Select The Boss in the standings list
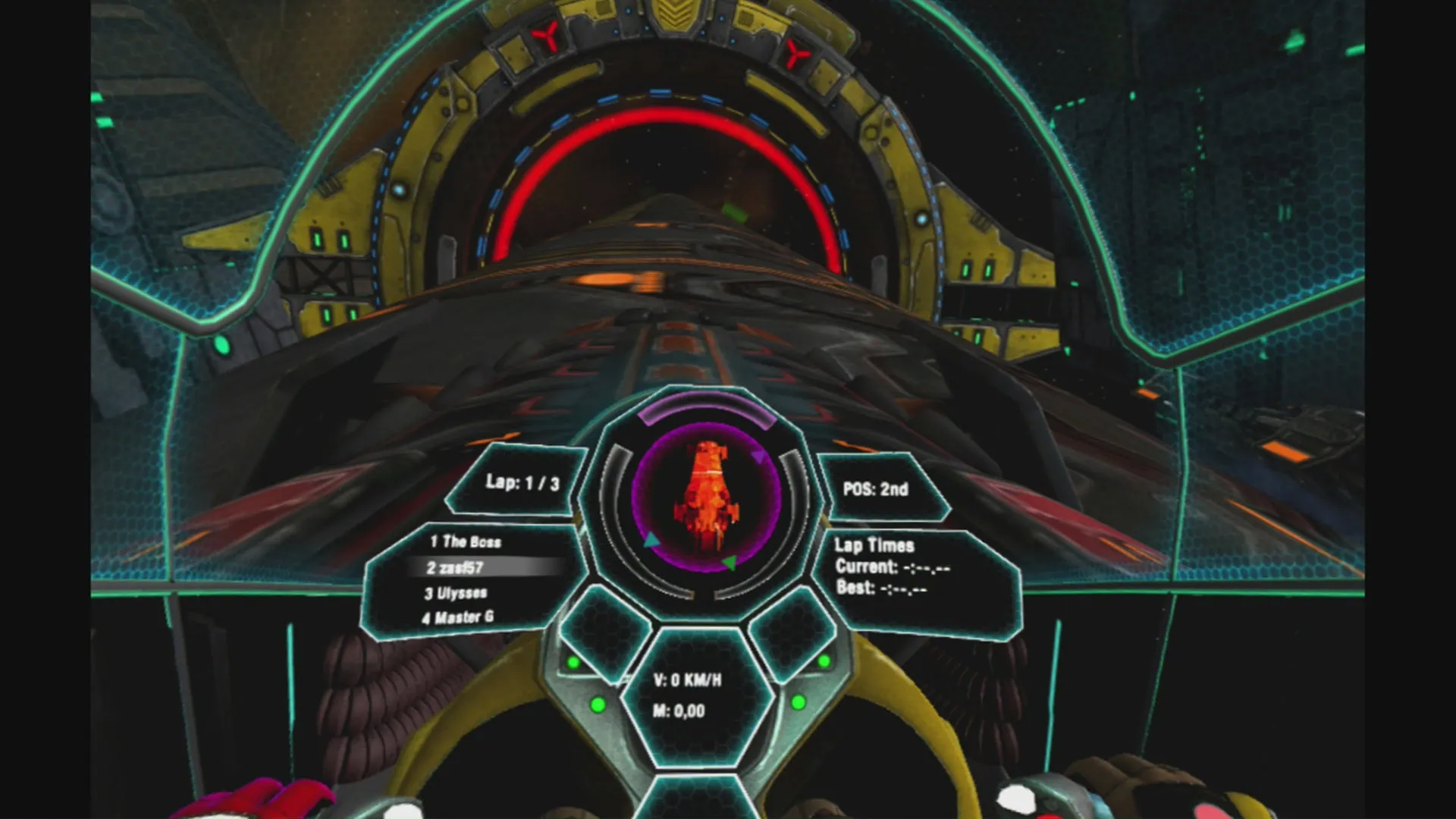Viewport: 1456px width, 819px height. (x=466, y=541)
